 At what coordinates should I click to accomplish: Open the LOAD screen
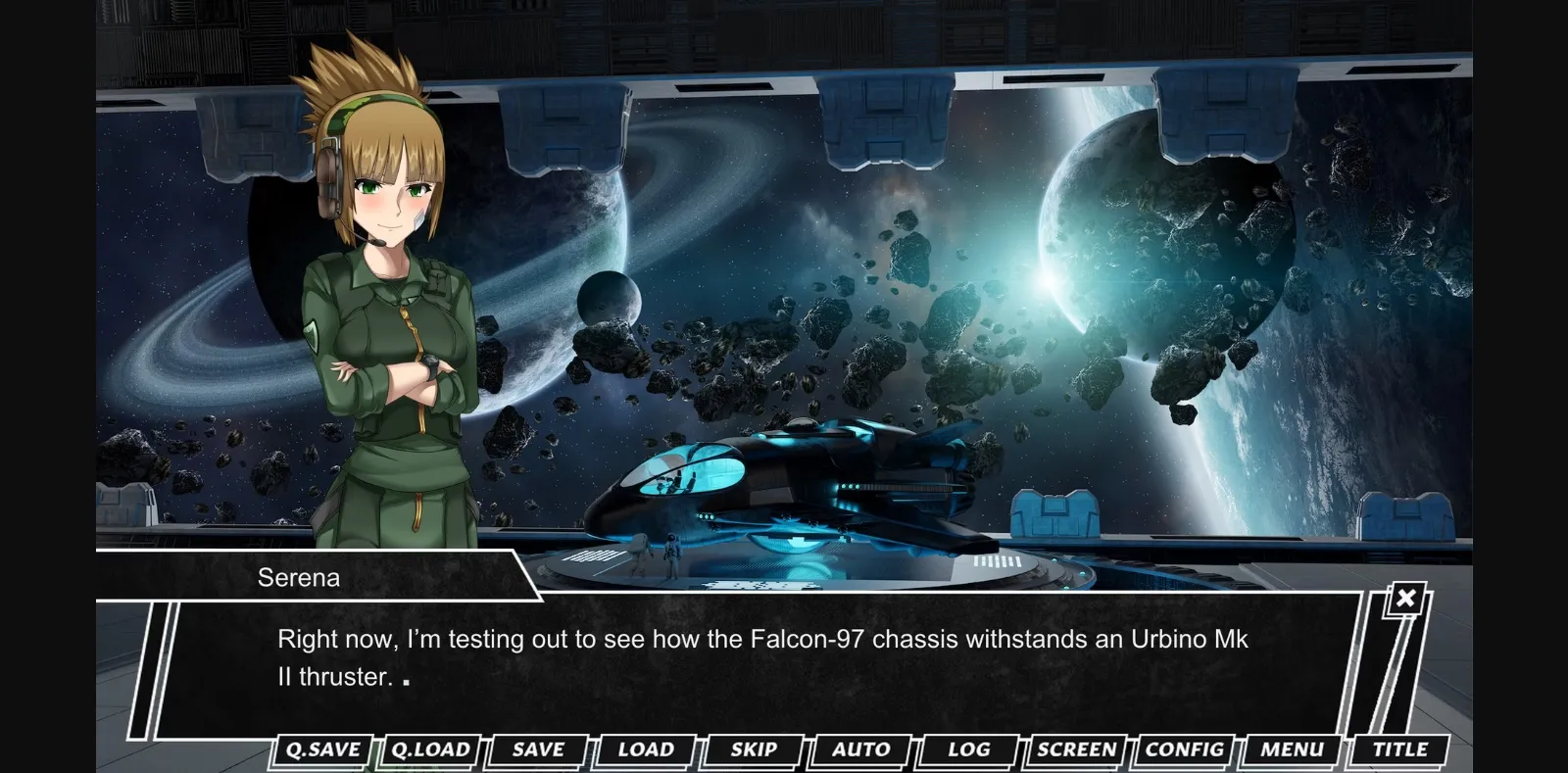click(x=643, y=749)
